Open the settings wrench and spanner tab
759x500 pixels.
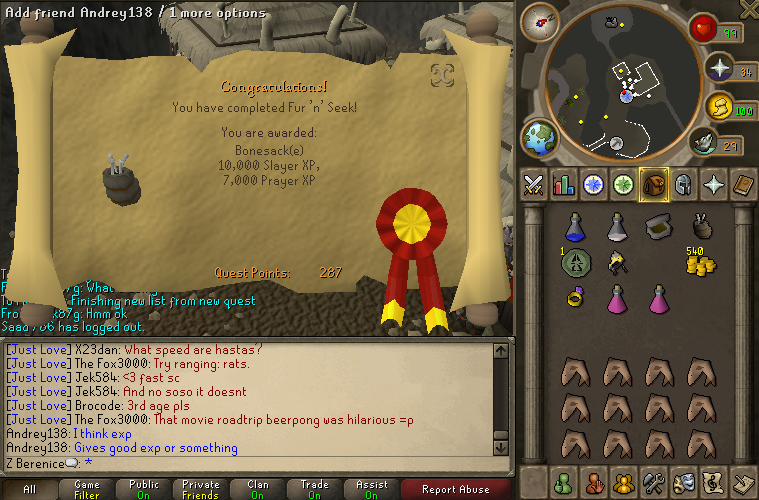(x=654, y=482)
